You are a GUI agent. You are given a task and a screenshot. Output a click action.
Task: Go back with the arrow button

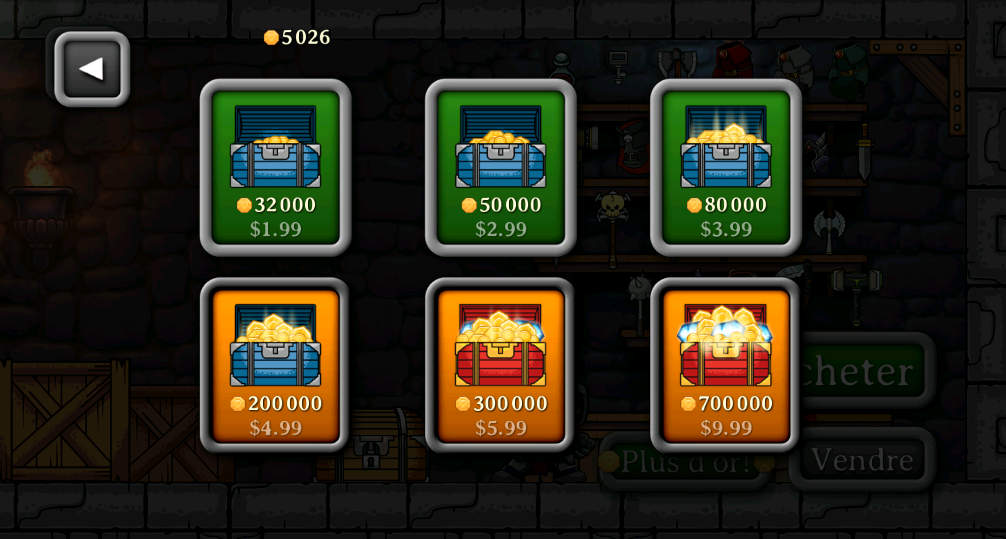click(91, 69)
